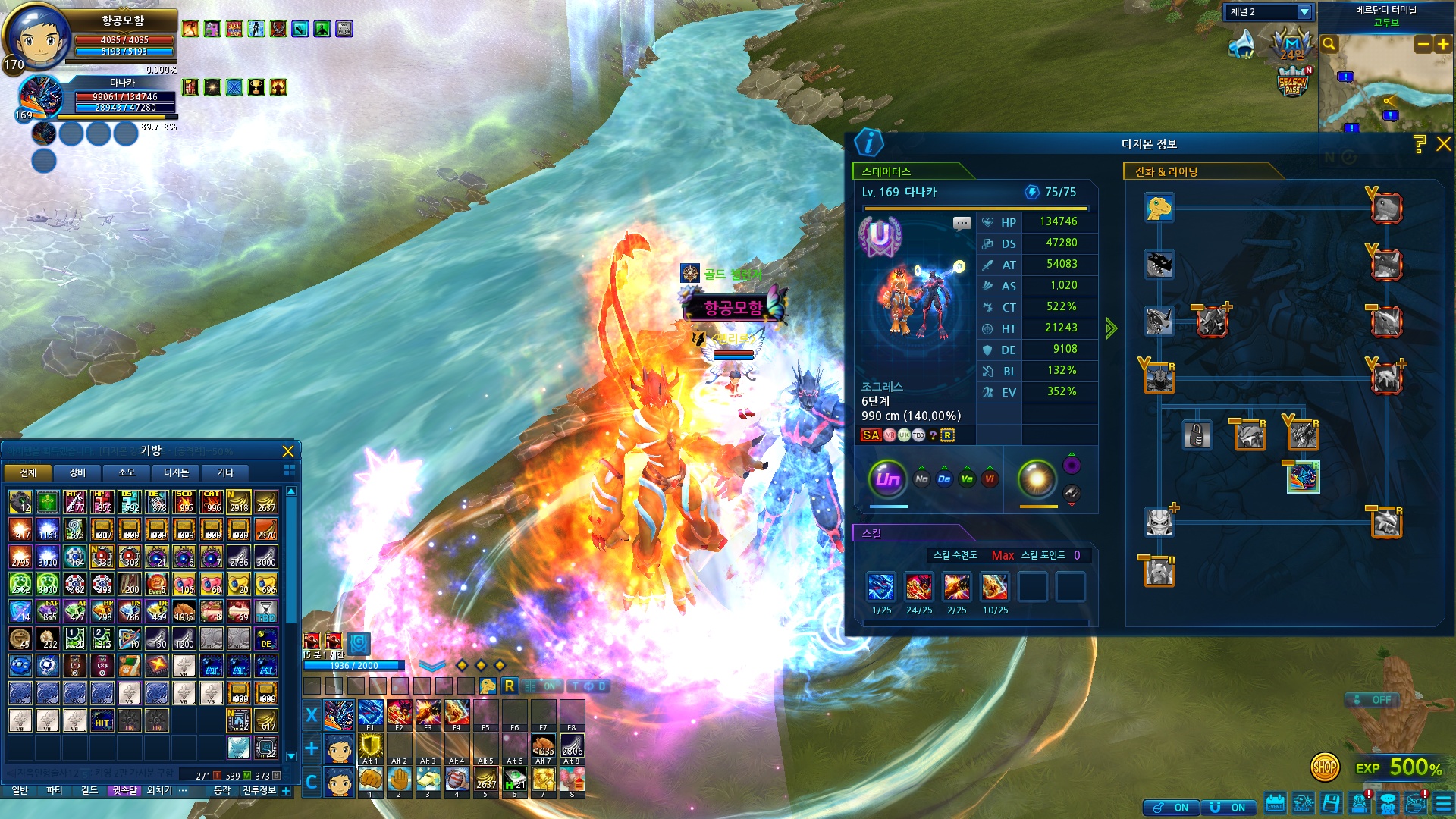Screen dimensions: 1456x819
Task: Click the help question mark in Digimon info
Action: (1420, 144)
